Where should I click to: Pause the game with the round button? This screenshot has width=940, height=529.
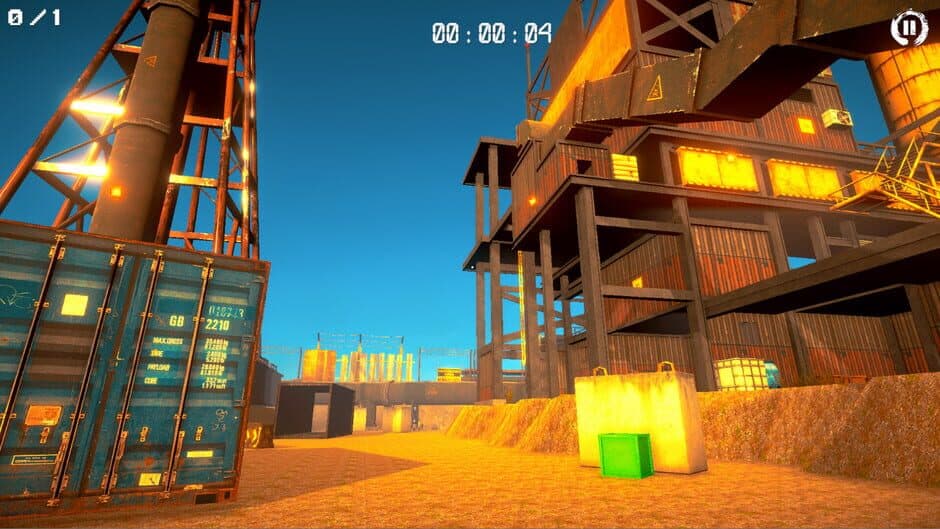(909, 28)
